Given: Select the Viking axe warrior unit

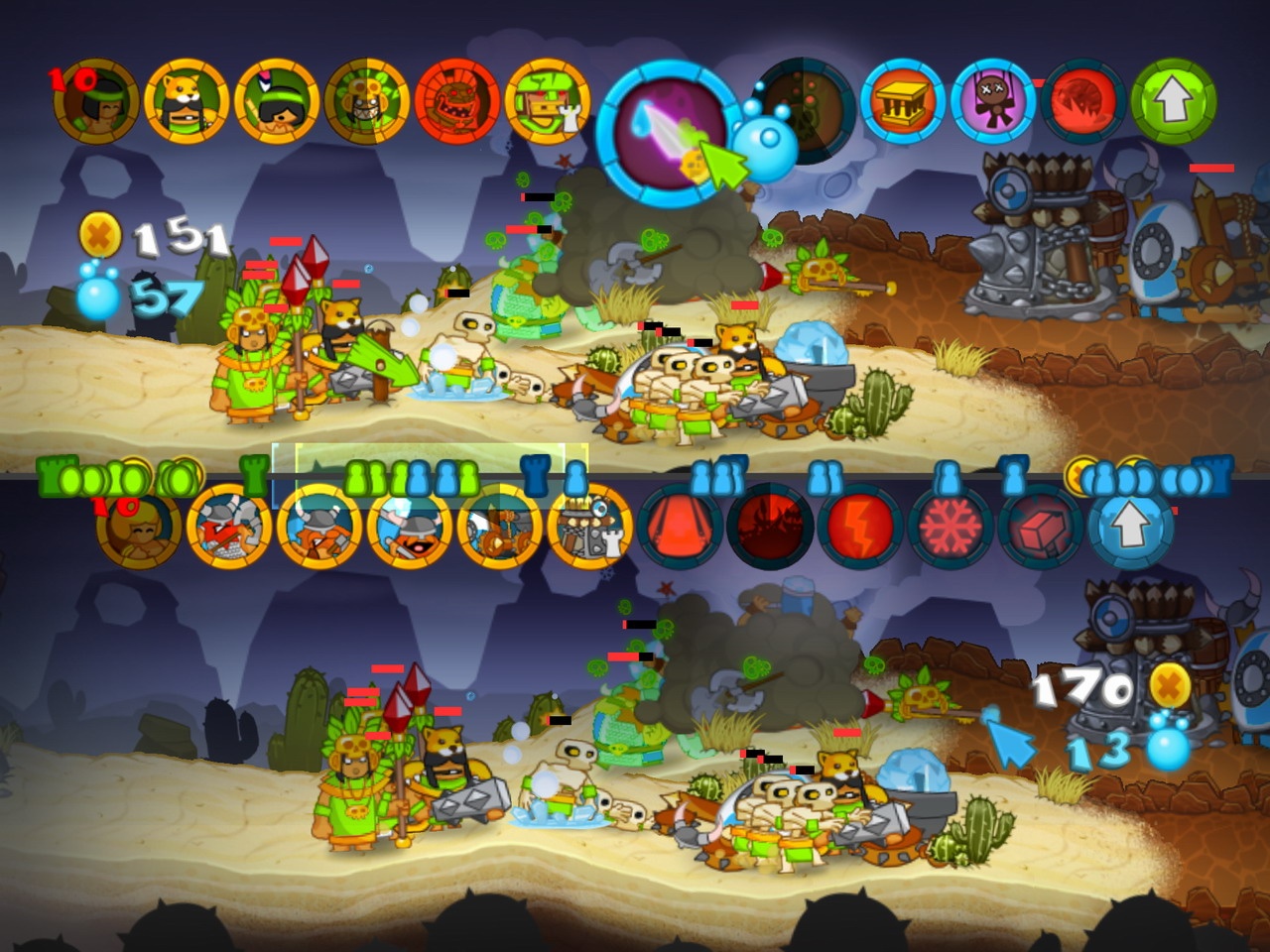Looking at the screenshot, I should (228, 531).
